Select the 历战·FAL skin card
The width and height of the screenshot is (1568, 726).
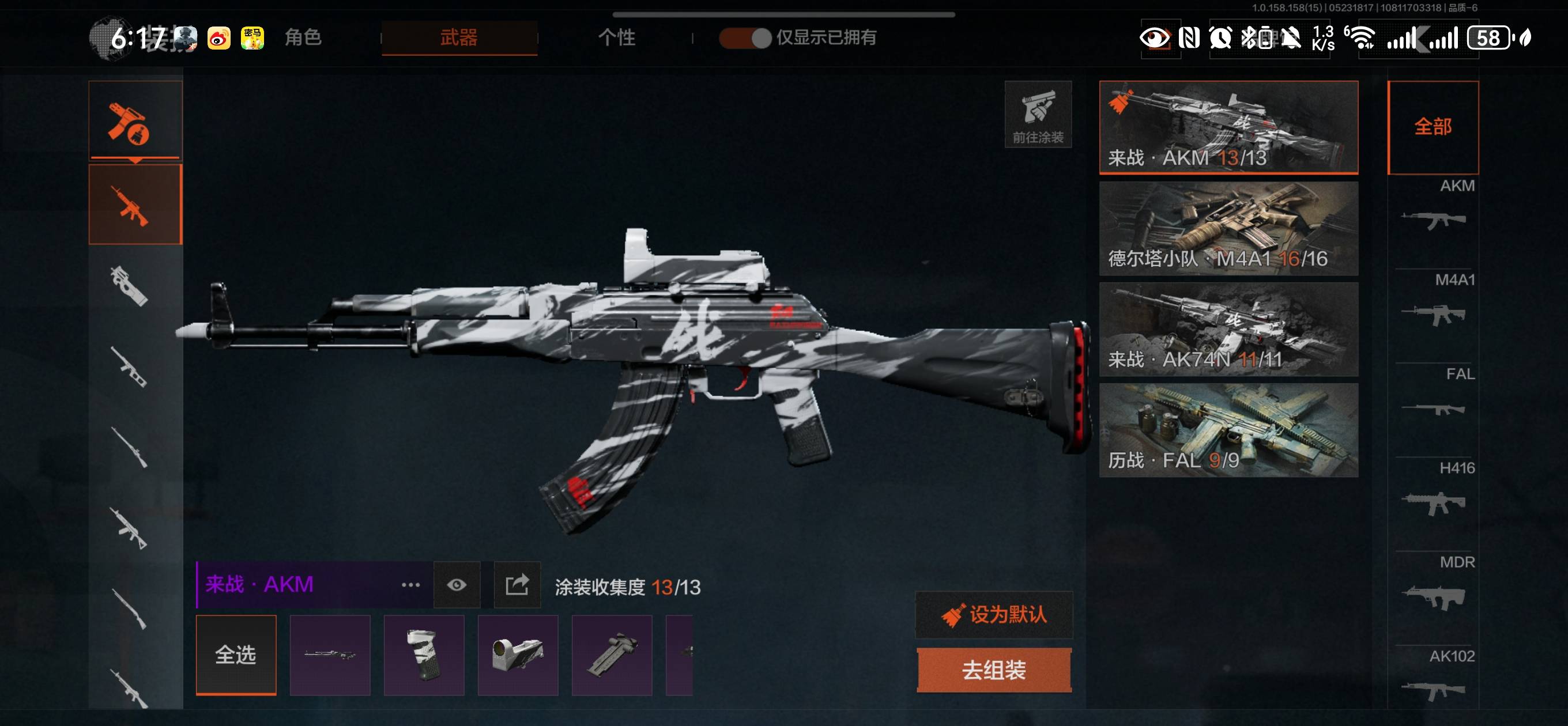[1228, 430]
